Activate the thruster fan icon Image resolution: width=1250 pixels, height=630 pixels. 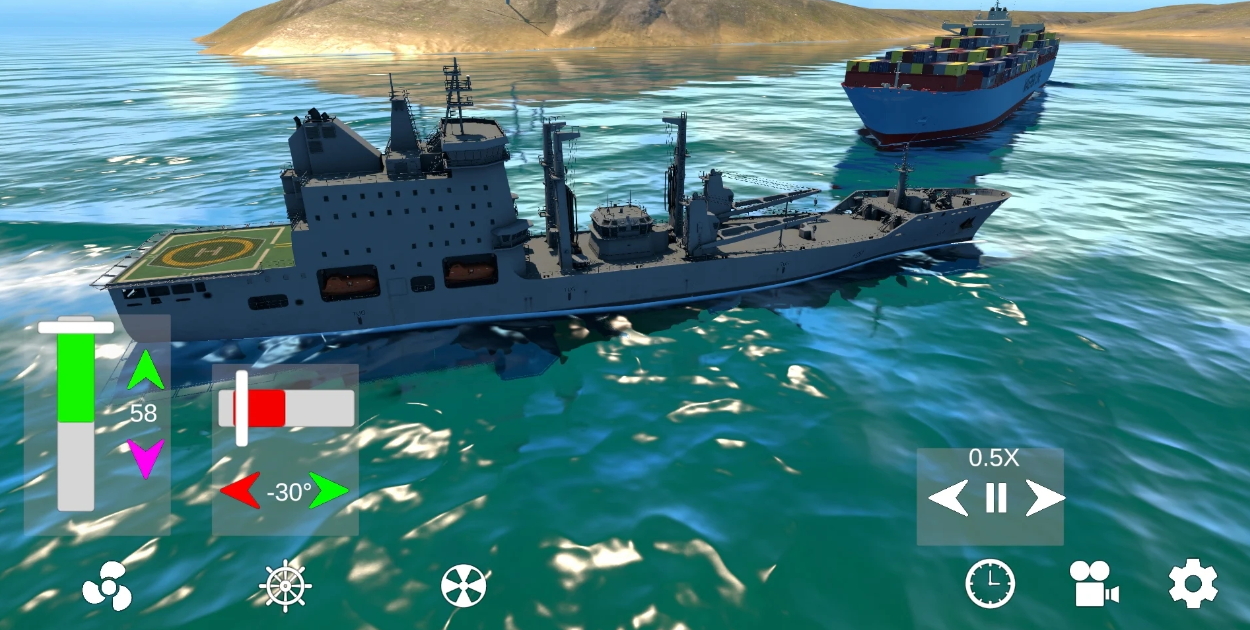[x=464, y=585]
